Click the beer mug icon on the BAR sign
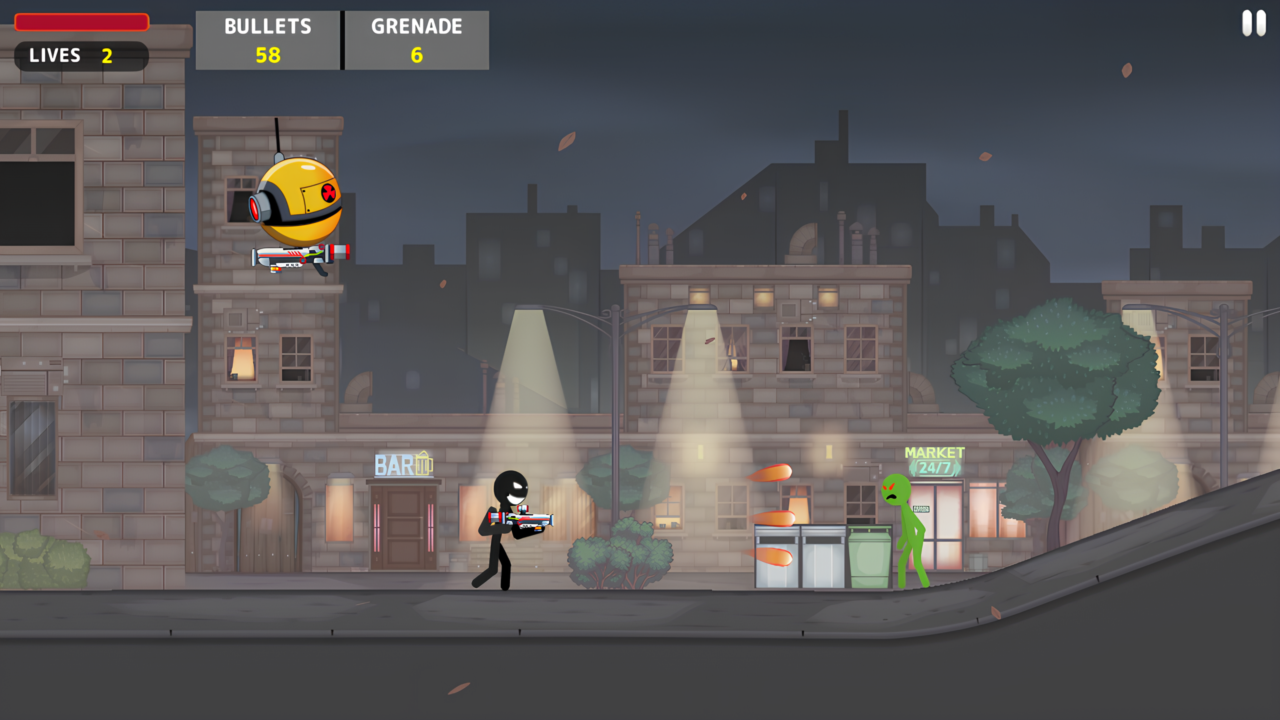 427,463
